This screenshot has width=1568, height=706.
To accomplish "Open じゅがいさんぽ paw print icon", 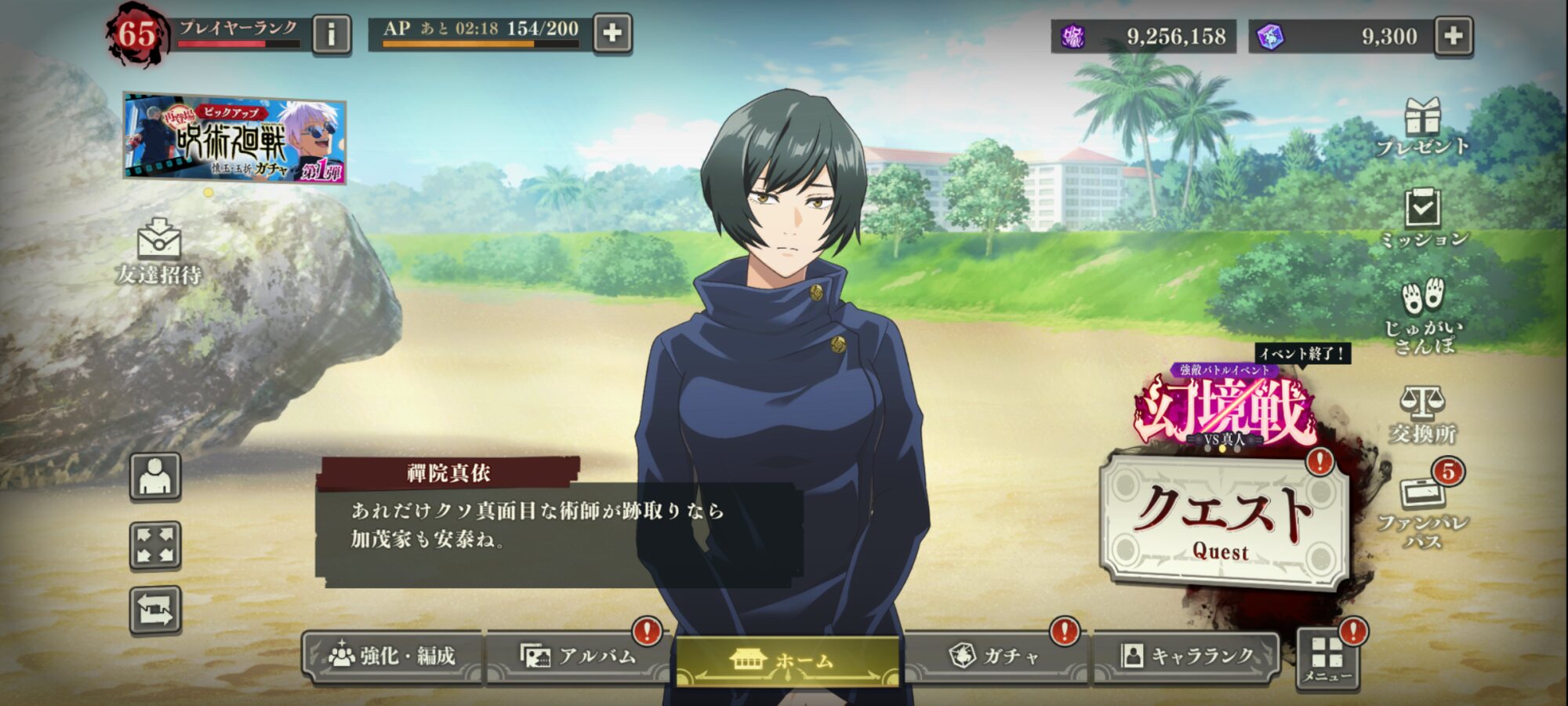I will 1422,315.
